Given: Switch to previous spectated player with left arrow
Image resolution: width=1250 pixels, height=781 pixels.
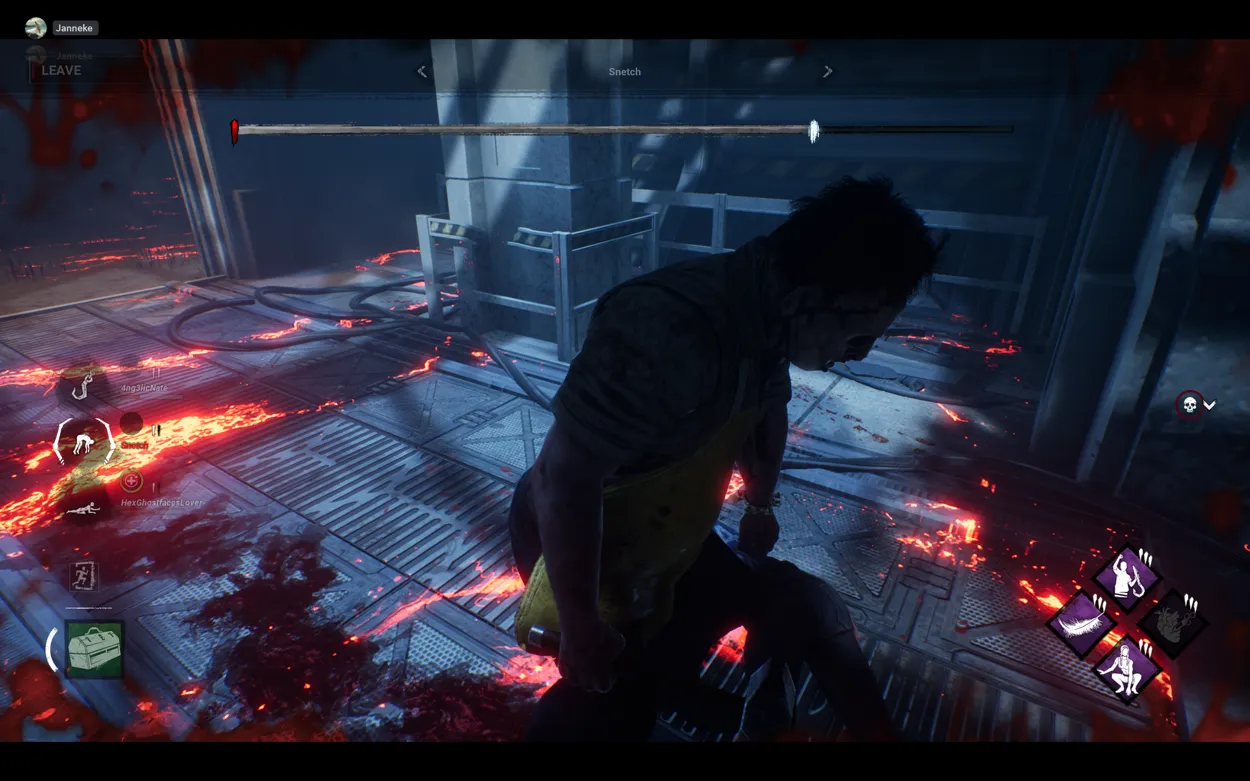Looking at the screenshot, I should coord(422,72).
